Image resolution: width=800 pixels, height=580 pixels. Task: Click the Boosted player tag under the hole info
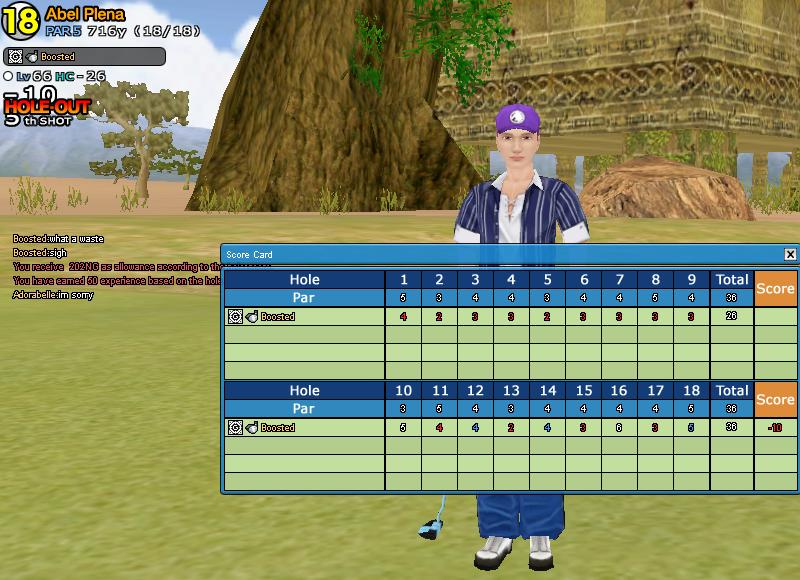coord(84,57)
